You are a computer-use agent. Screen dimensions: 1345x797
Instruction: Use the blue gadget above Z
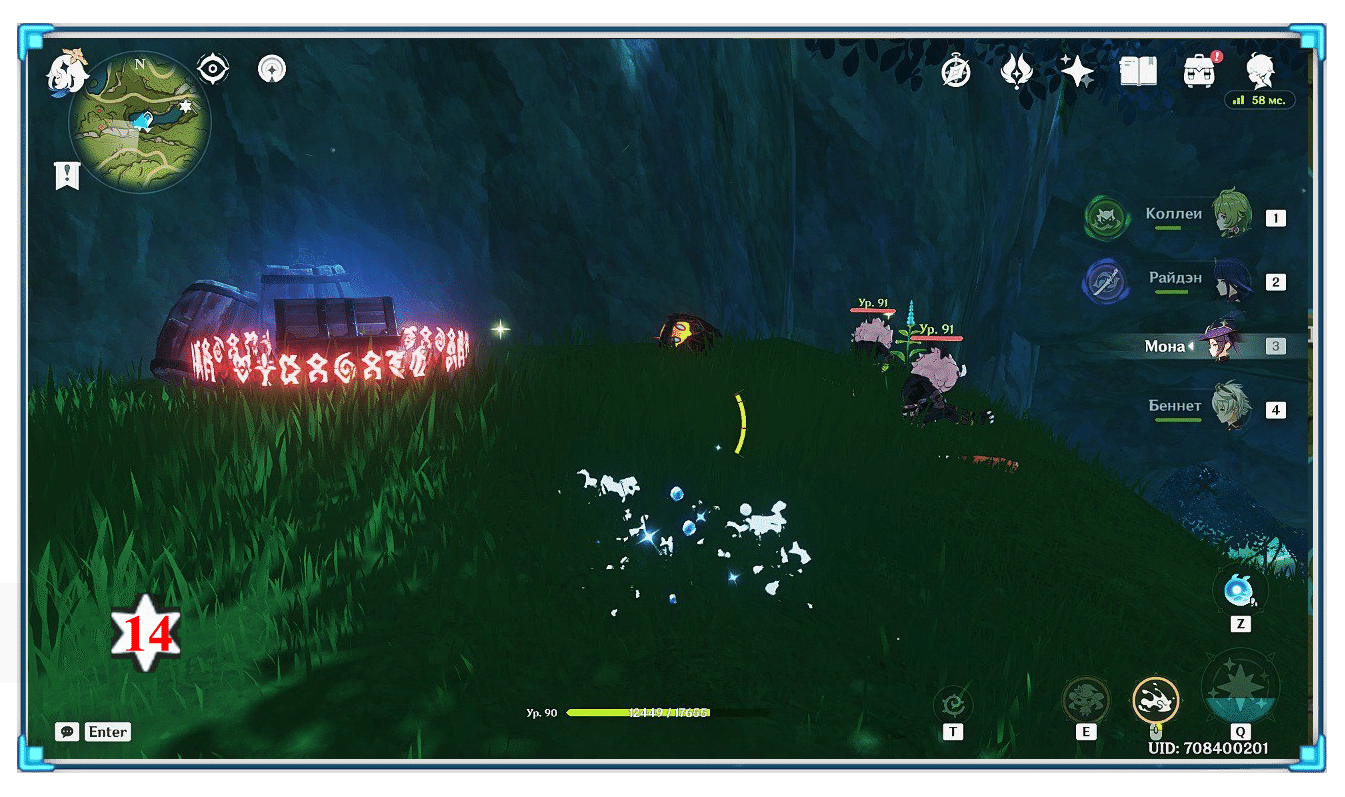coord(1240,591)
